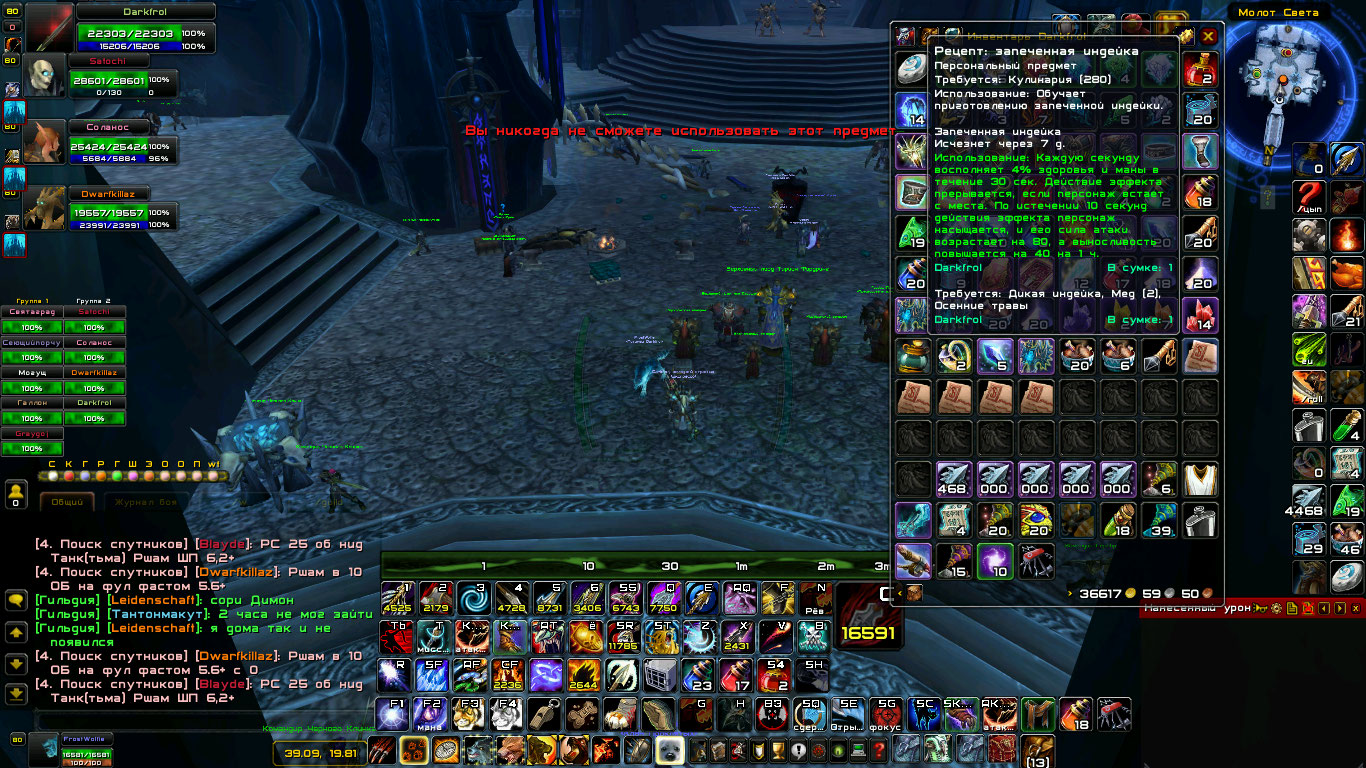Image resolution: width=1366 pixels, height=768 pixels.
Task: Activate the F2 мана ability slot
Action: [431, 714]
